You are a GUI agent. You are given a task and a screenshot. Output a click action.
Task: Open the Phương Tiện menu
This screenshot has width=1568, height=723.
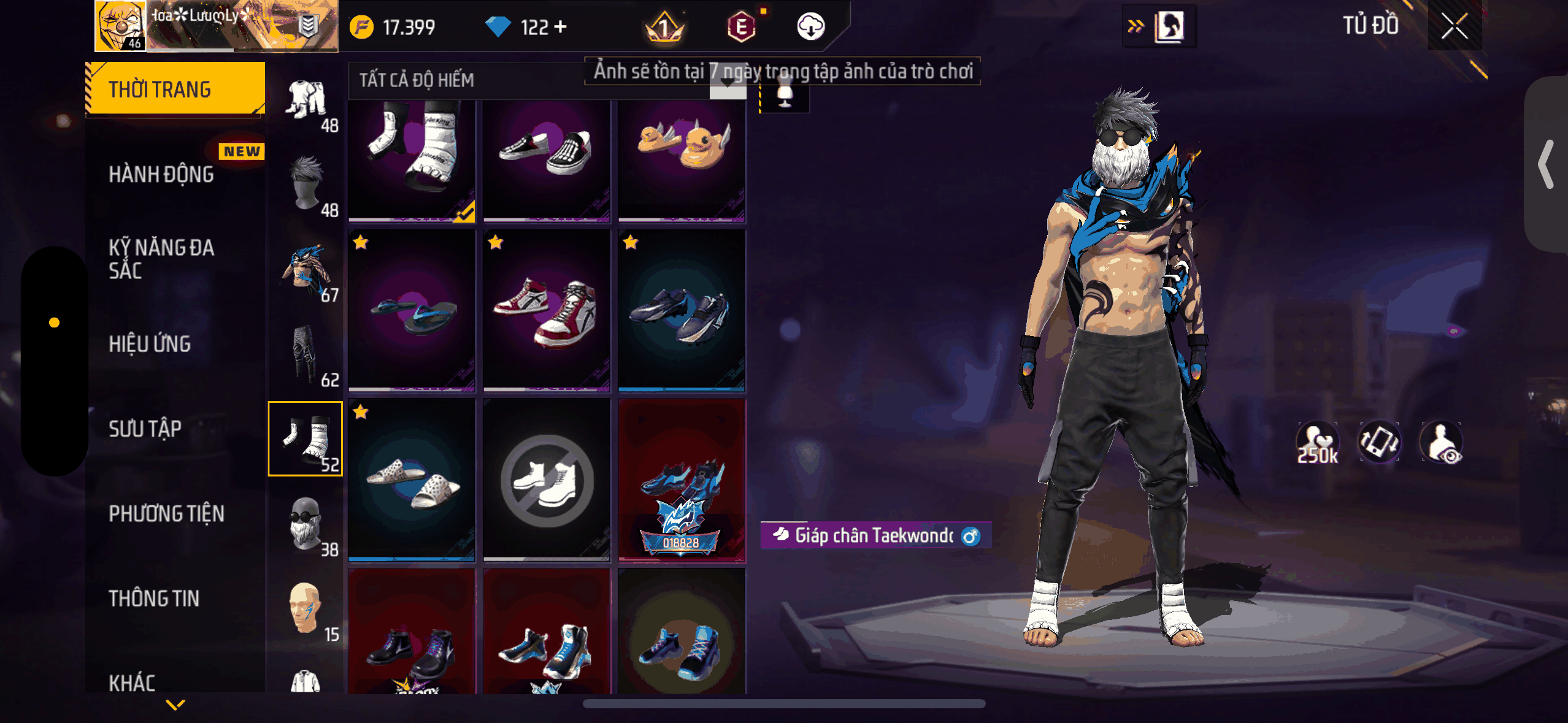pos(166,514)
